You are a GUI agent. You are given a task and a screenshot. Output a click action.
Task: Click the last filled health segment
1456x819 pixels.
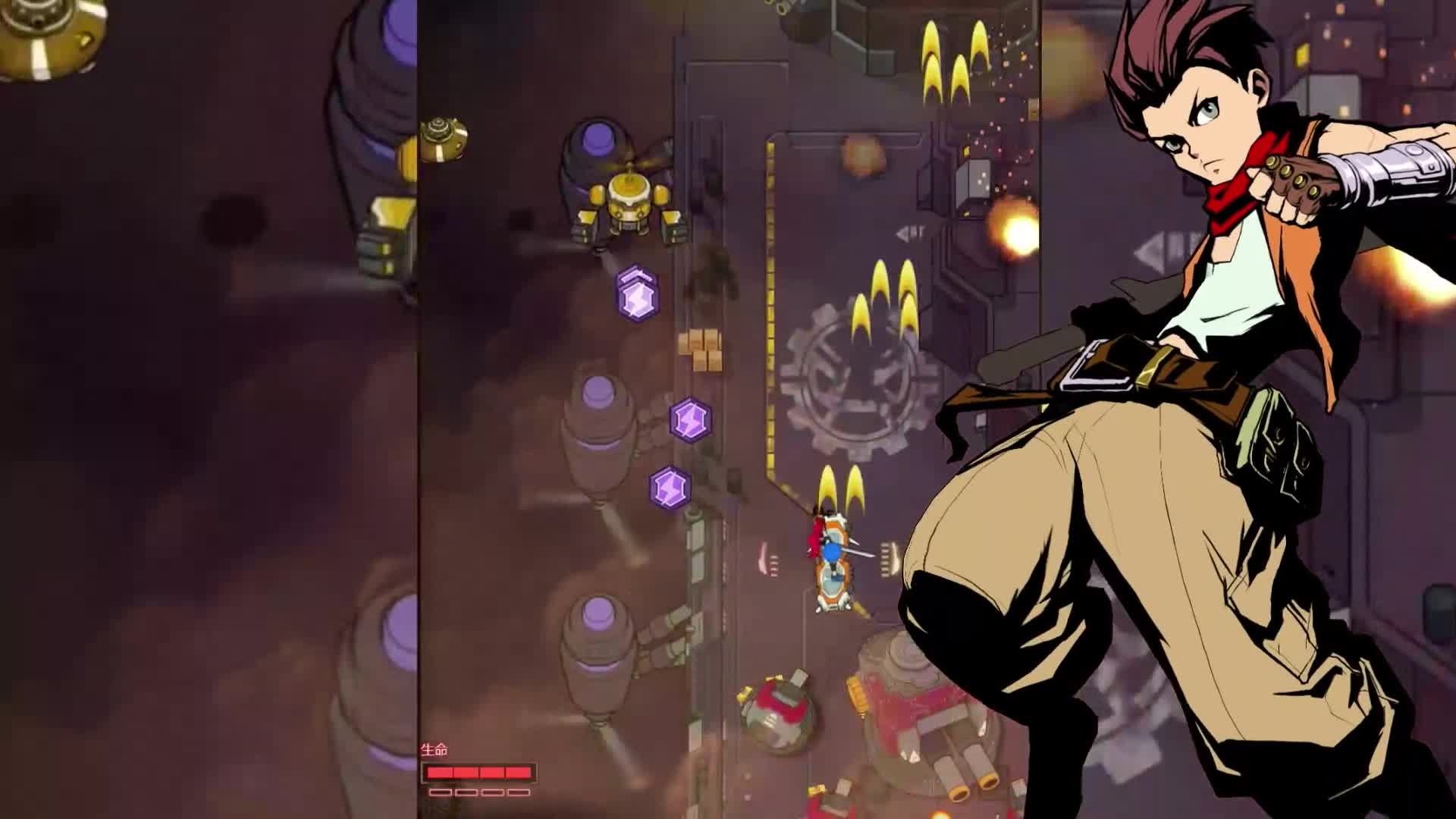click(518, 772)
